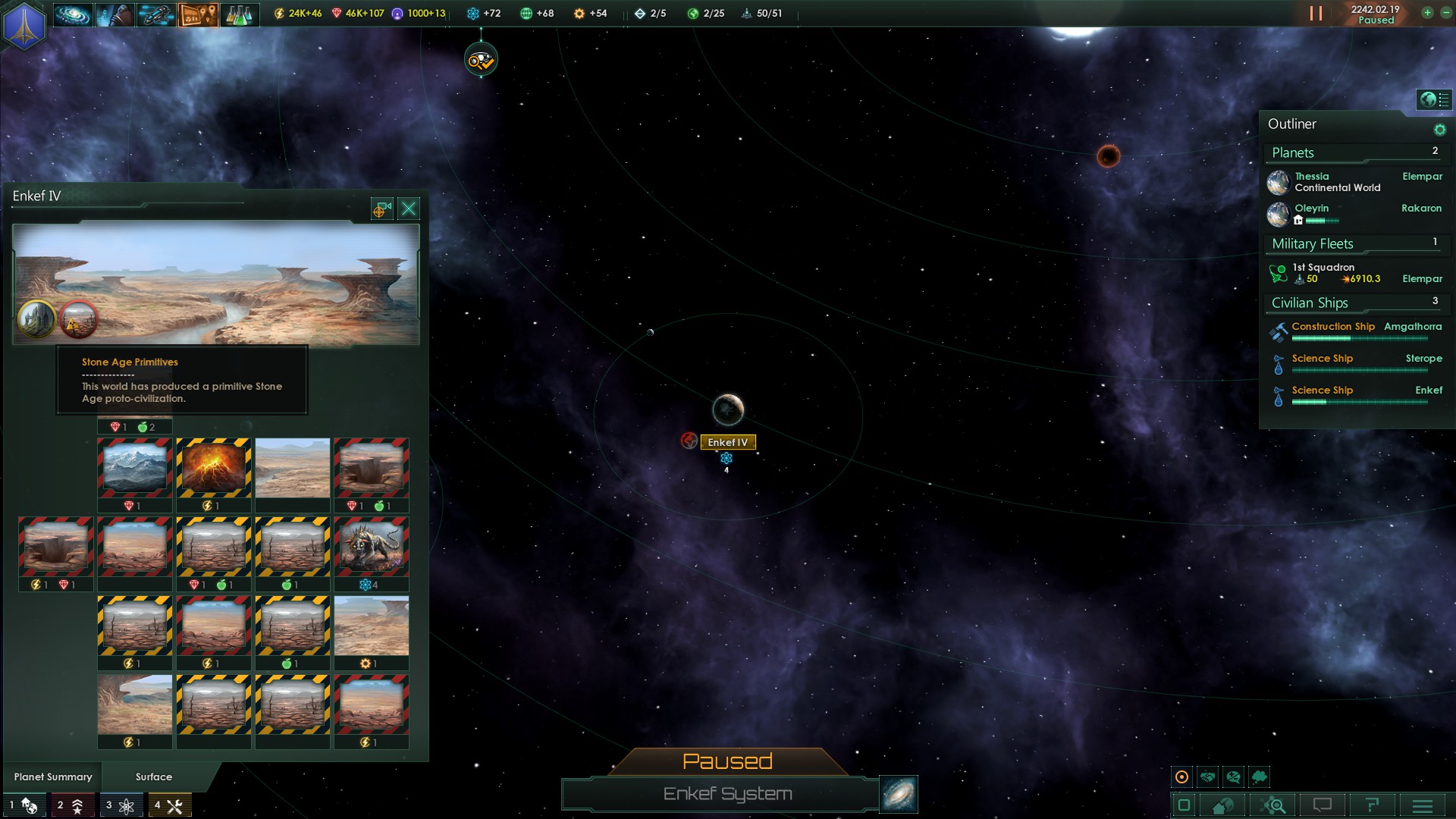Viewport: 1456px width, 819px height.
Task: Click the Enkef IV planet label
Action: [727, 442]
